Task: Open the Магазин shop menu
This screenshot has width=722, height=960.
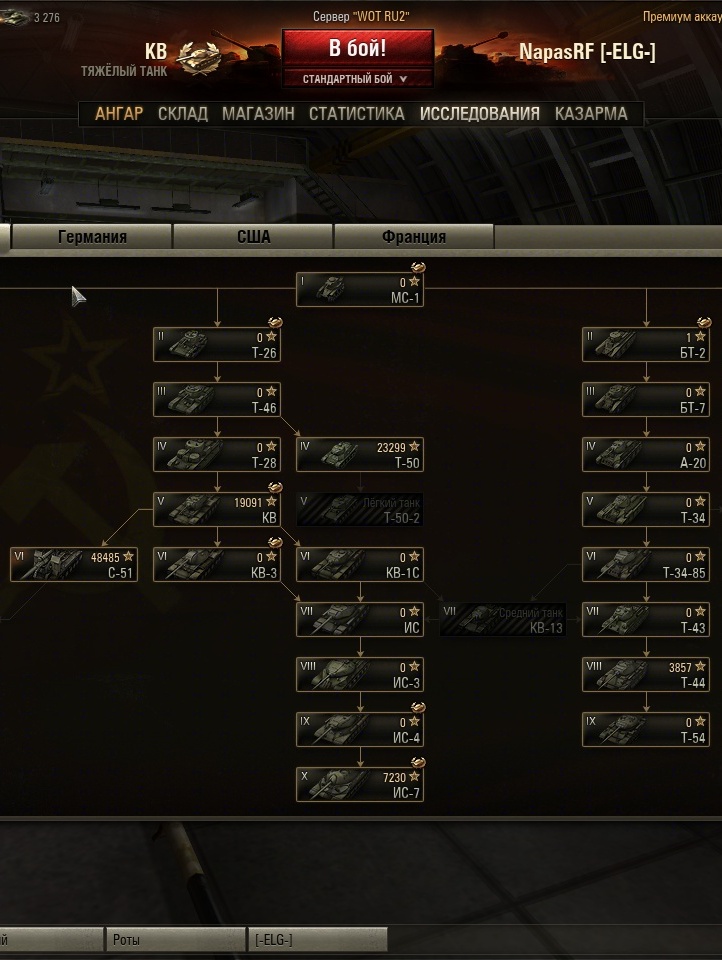Action: (x=258, y=114)
